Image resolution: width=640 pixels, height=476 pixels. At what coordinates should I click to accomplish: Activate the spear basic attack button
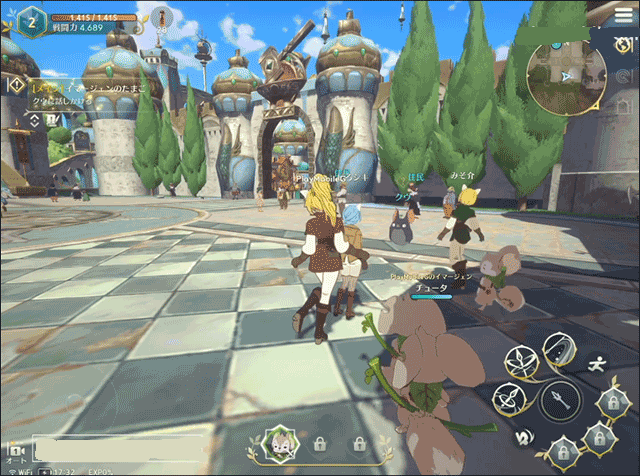tap(559, 402)
